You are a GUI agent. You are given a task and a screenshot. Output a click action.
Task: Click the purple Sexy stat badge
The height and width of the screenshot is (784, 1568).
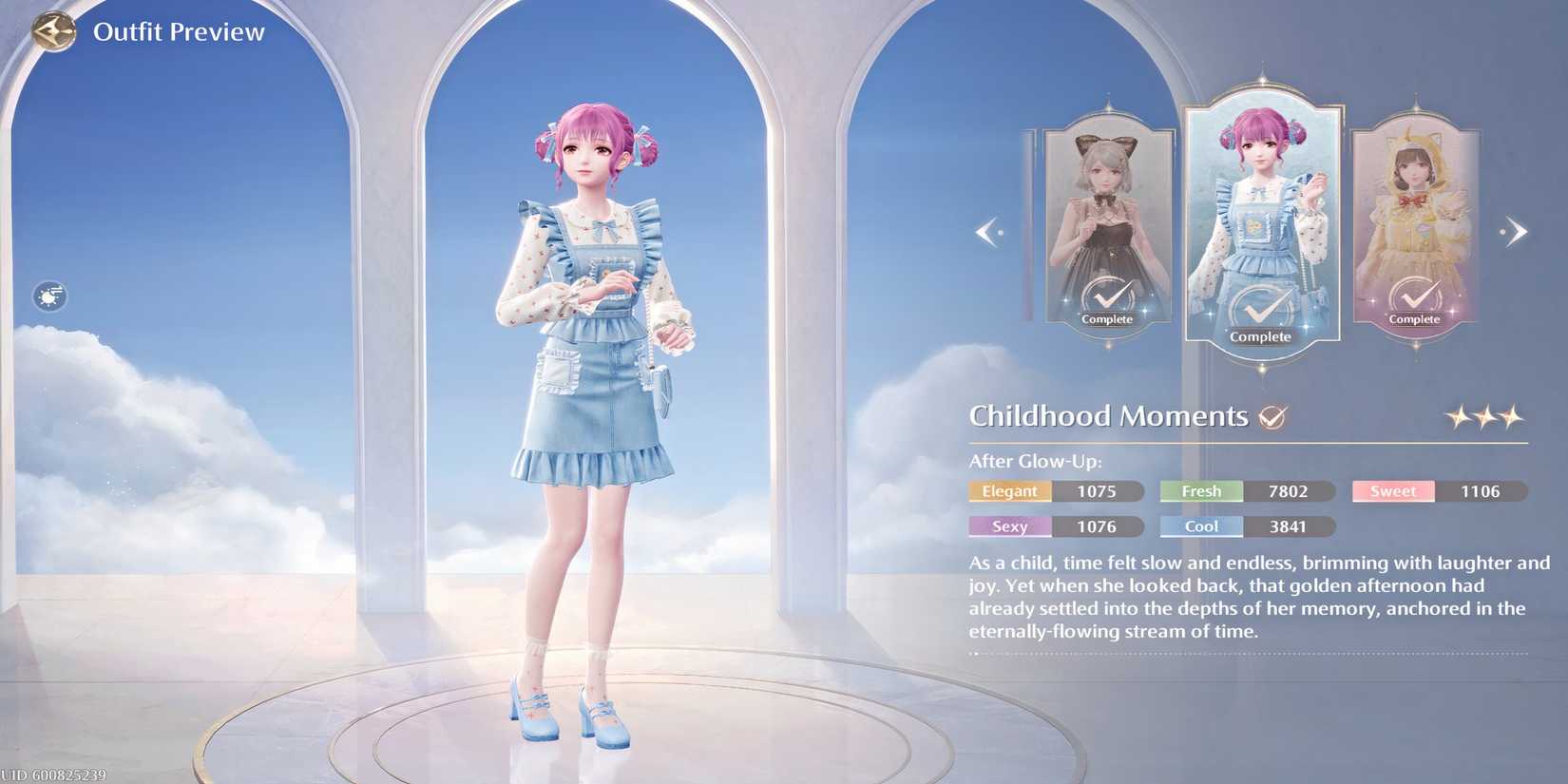(1009, 526)
